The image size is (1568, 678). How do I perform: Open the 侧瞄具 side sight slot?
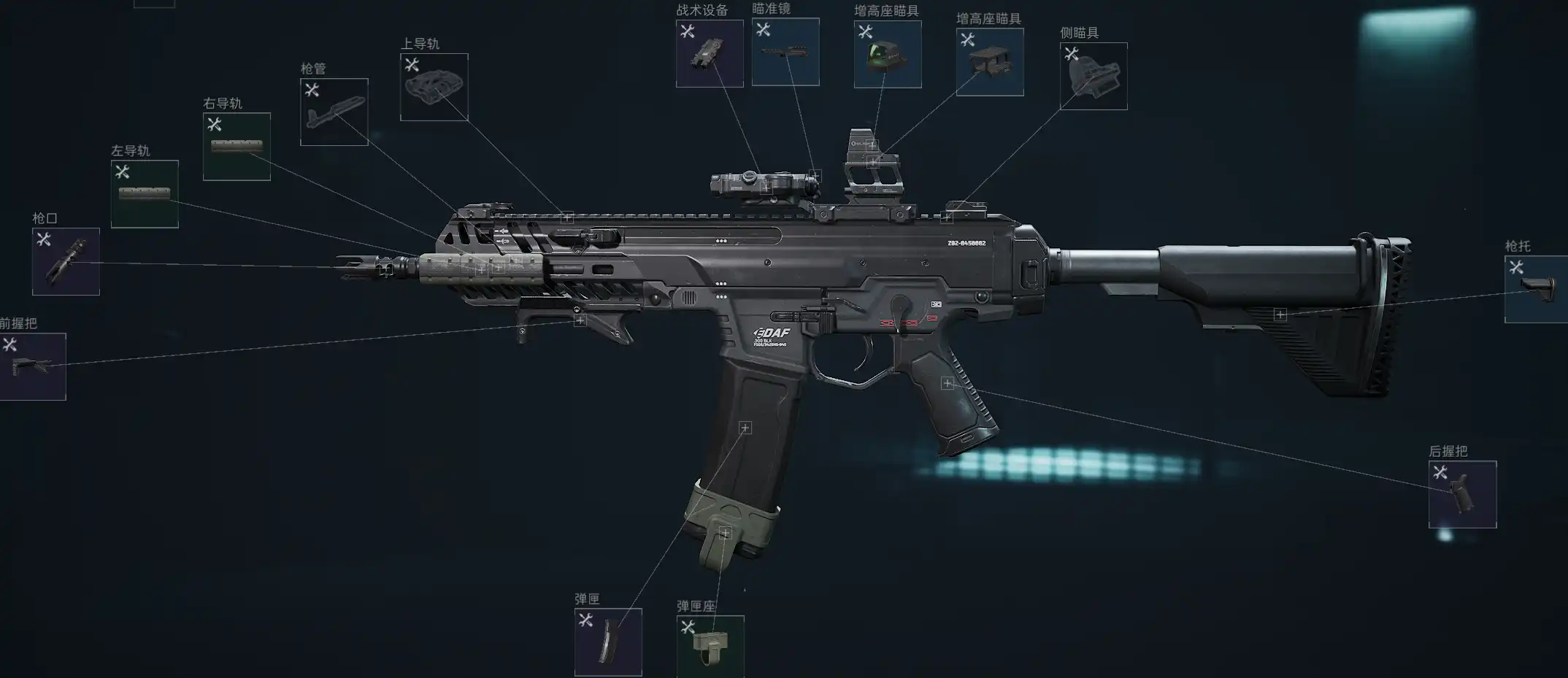(1094, 76)
